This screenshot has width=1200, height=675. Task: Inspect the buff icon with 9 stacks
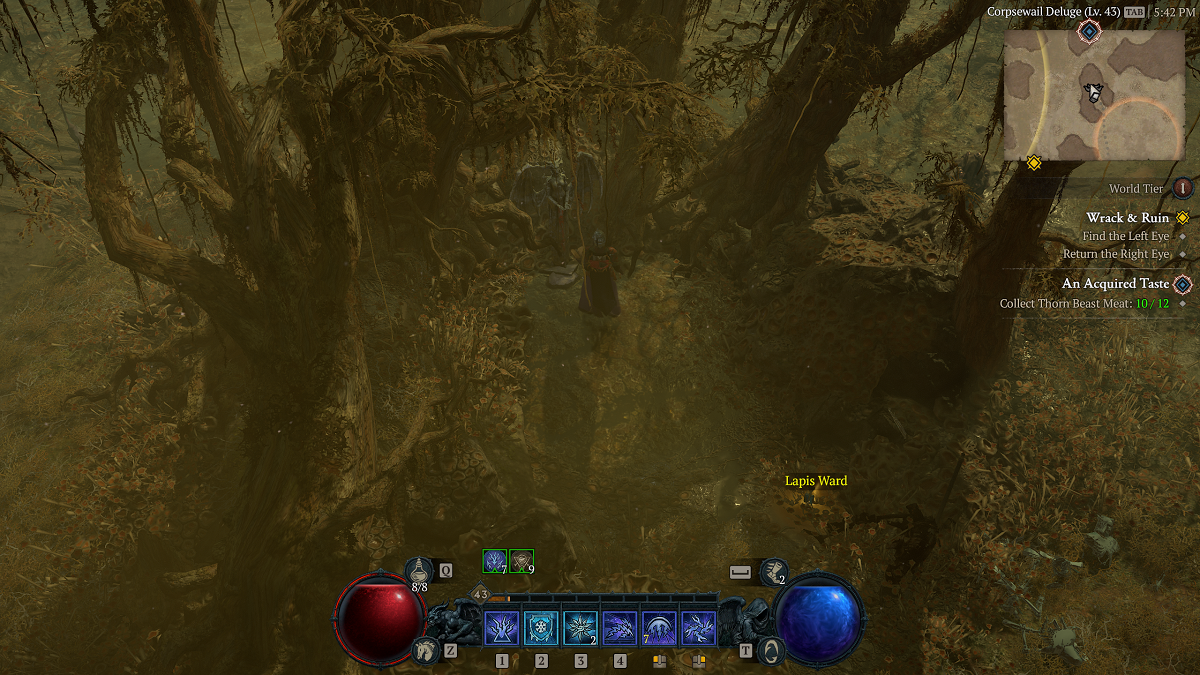(x=521, y=561)
